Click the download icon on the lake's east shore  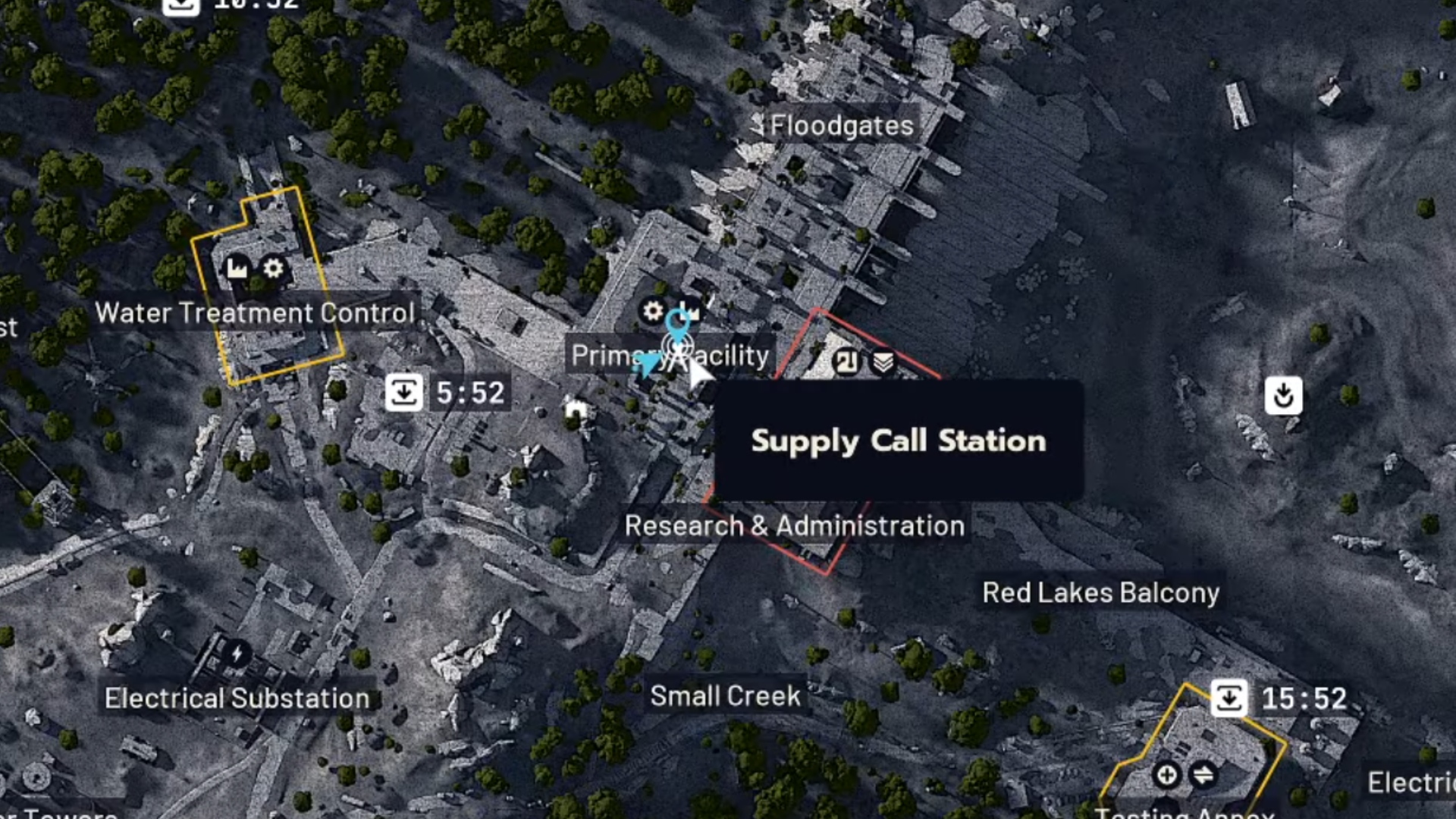1283,395
